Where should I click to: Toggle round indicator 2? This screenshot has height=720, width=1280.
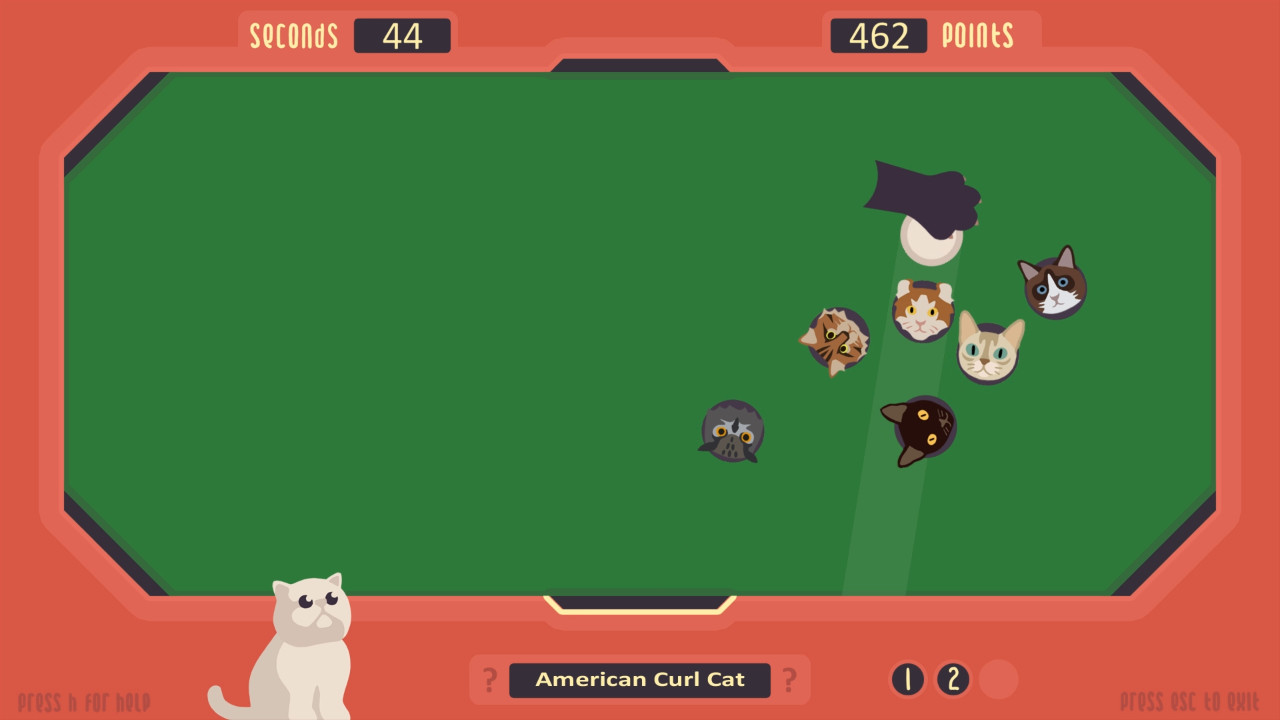pos(953,679)
